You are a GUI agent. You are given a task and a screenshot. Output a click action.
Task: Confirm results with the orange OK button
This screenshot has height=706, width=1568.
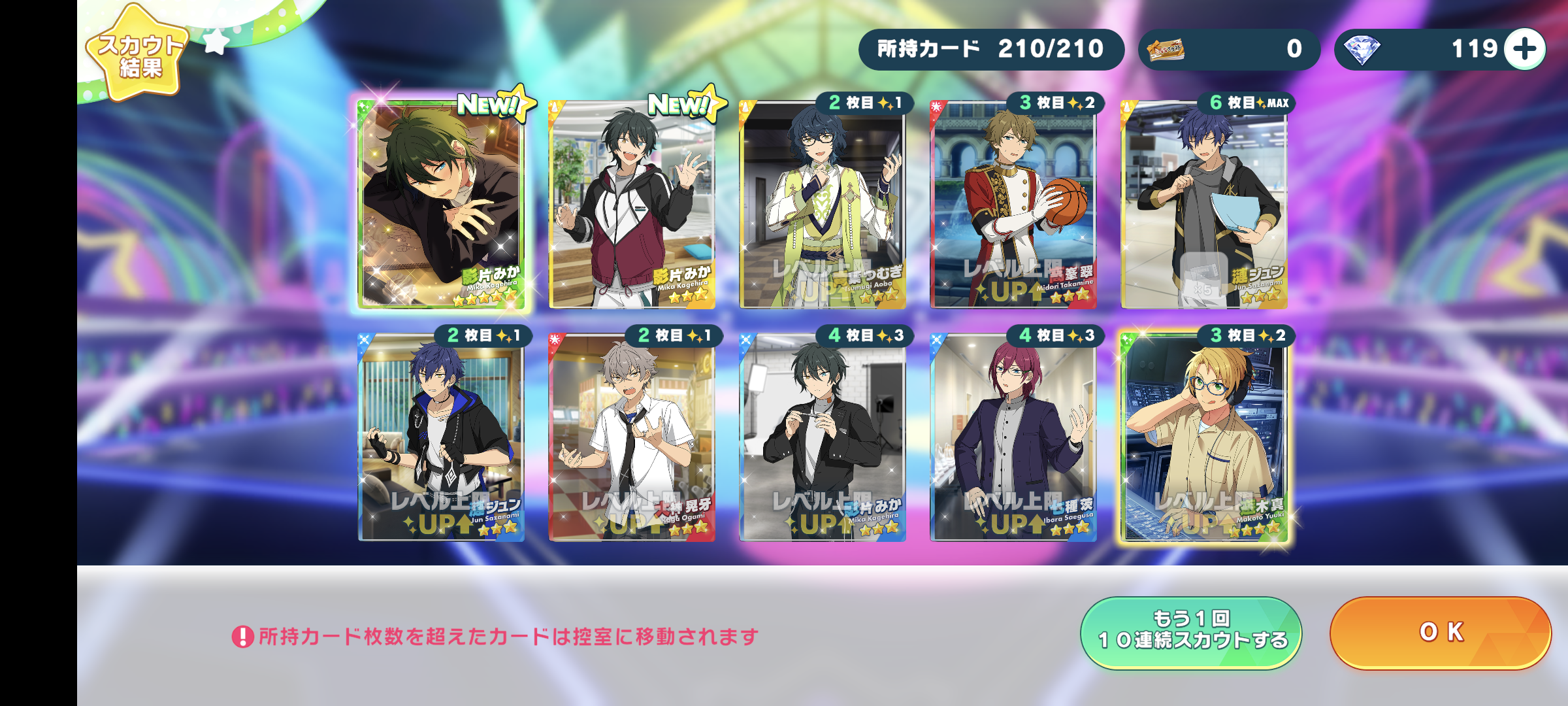pos(1440,632)
